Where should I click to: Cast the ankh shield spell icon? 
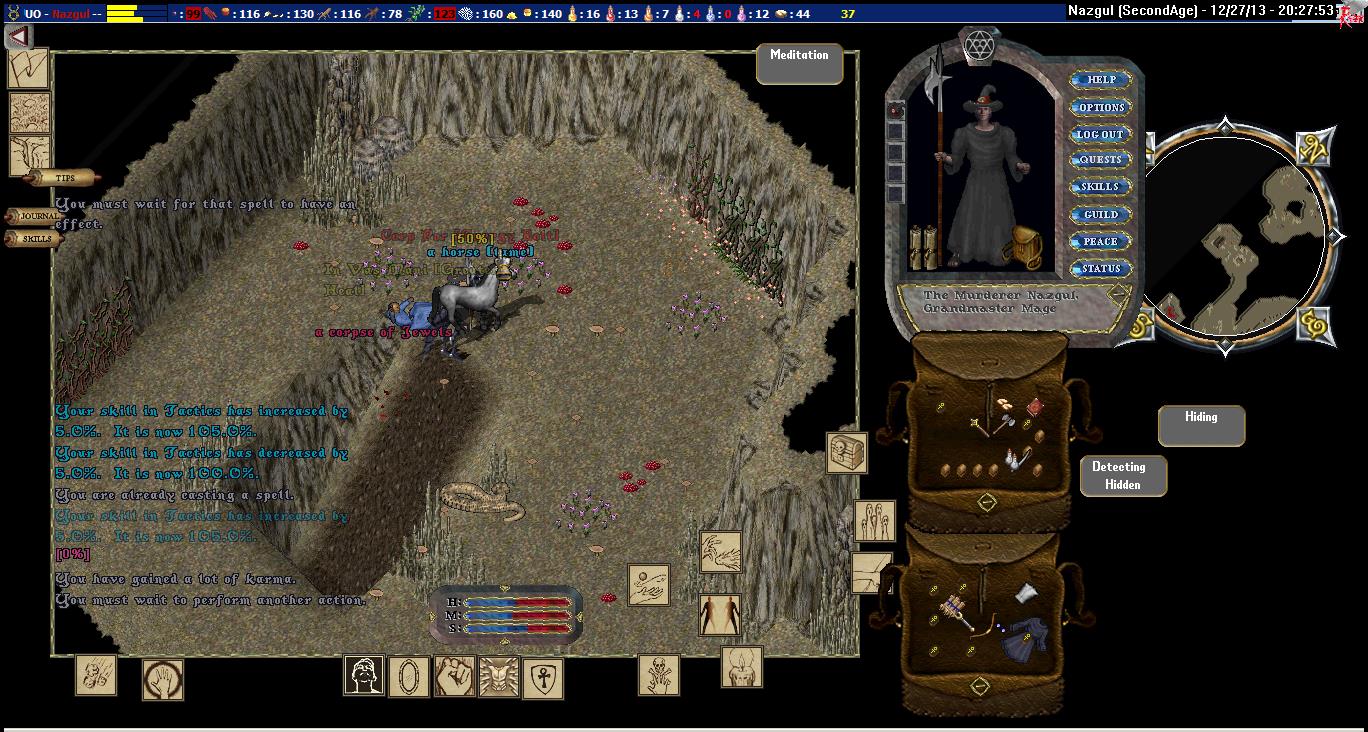[542, 679]
